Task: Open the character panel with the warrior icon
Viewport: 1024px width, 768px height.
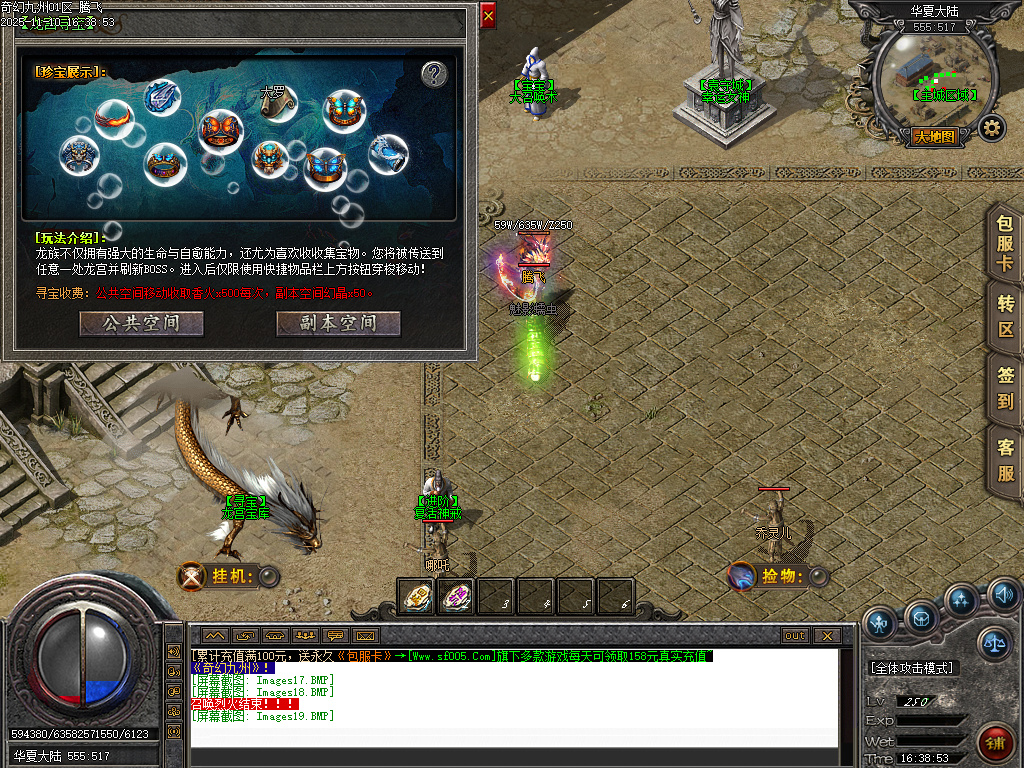Action: (879, 623)
